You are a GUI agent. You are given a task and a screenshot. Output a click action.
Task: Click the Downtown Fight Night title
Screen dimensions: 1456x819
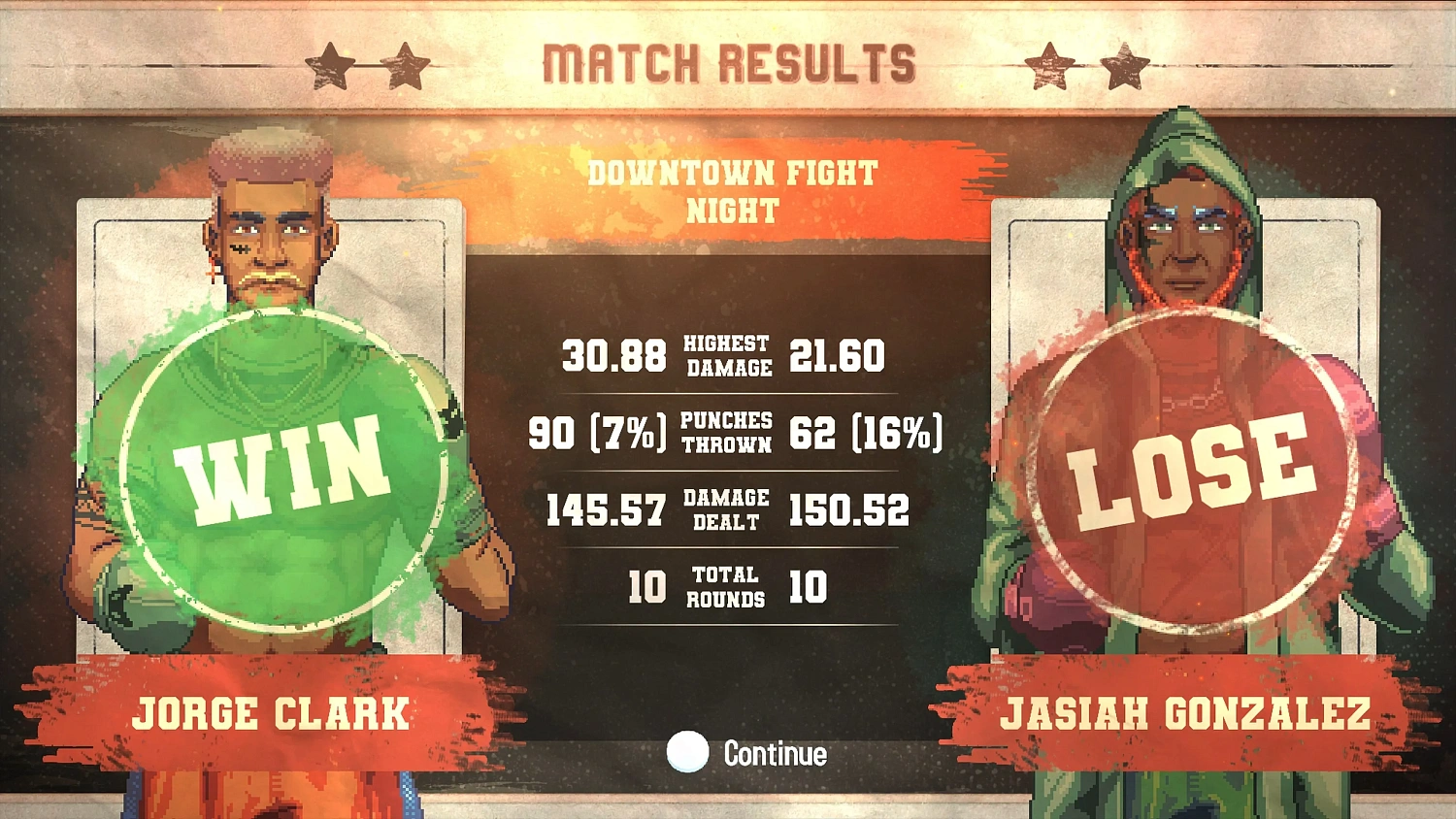731,190
